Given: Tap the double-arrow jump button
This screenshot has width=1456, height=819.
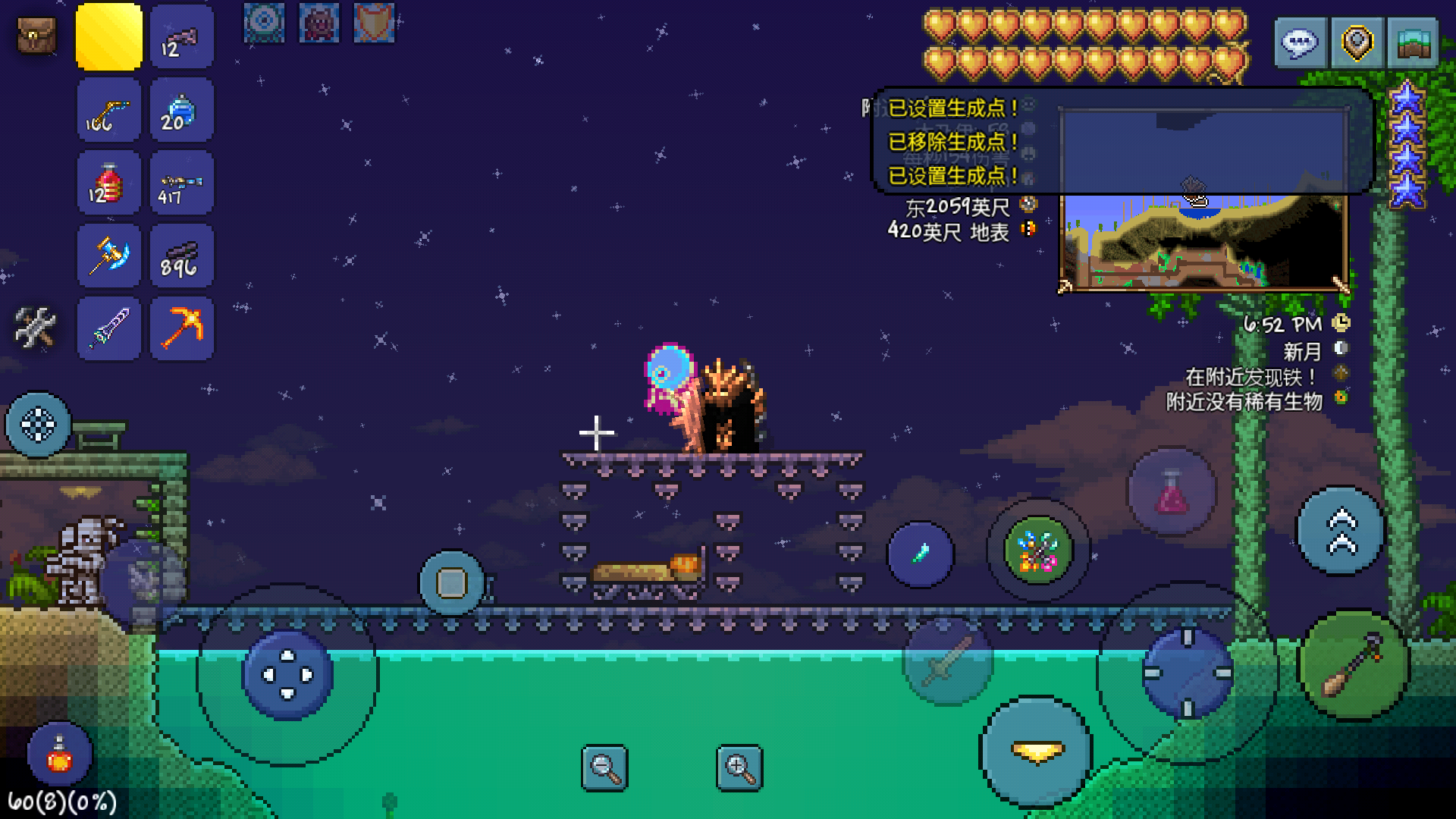Looking at the screenshot, I should (1341, 531).
